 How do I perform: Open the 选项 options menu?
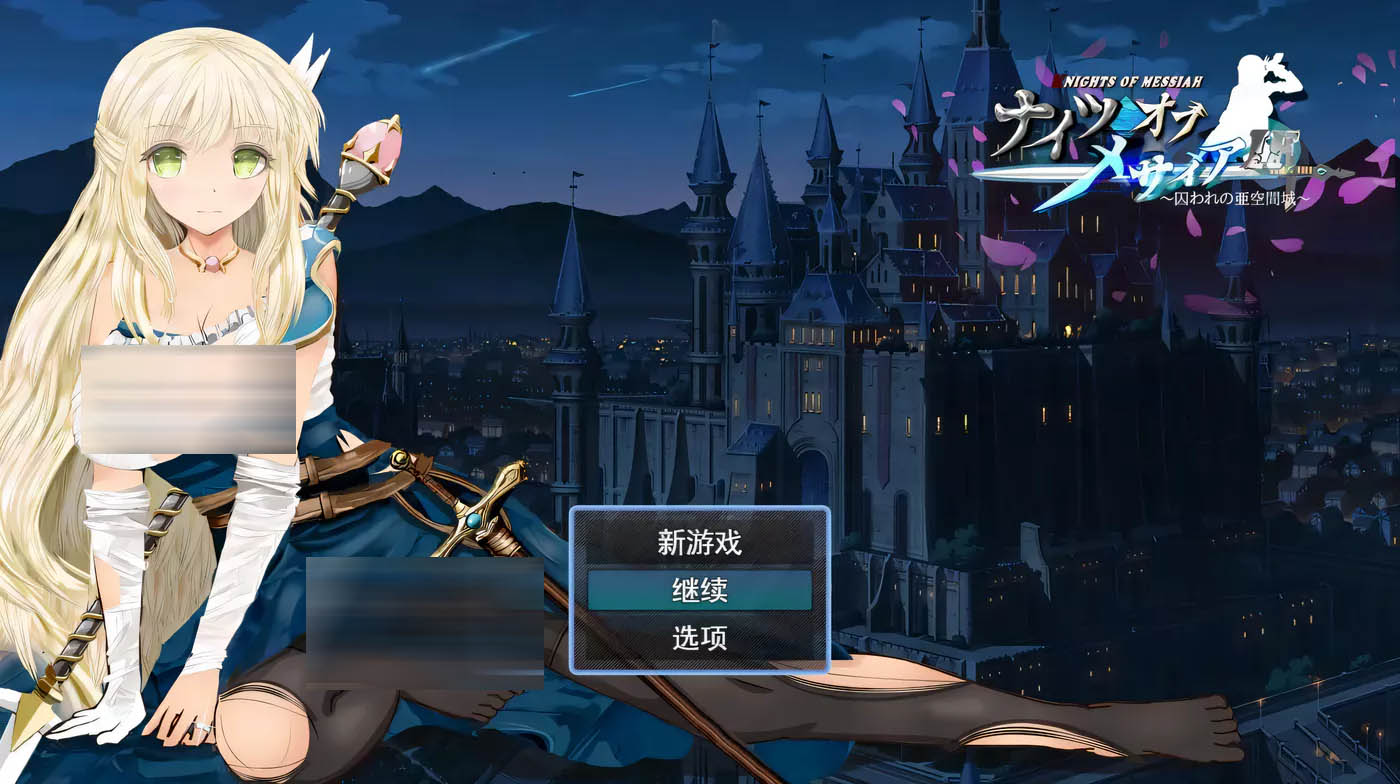(x=699, y=638)
